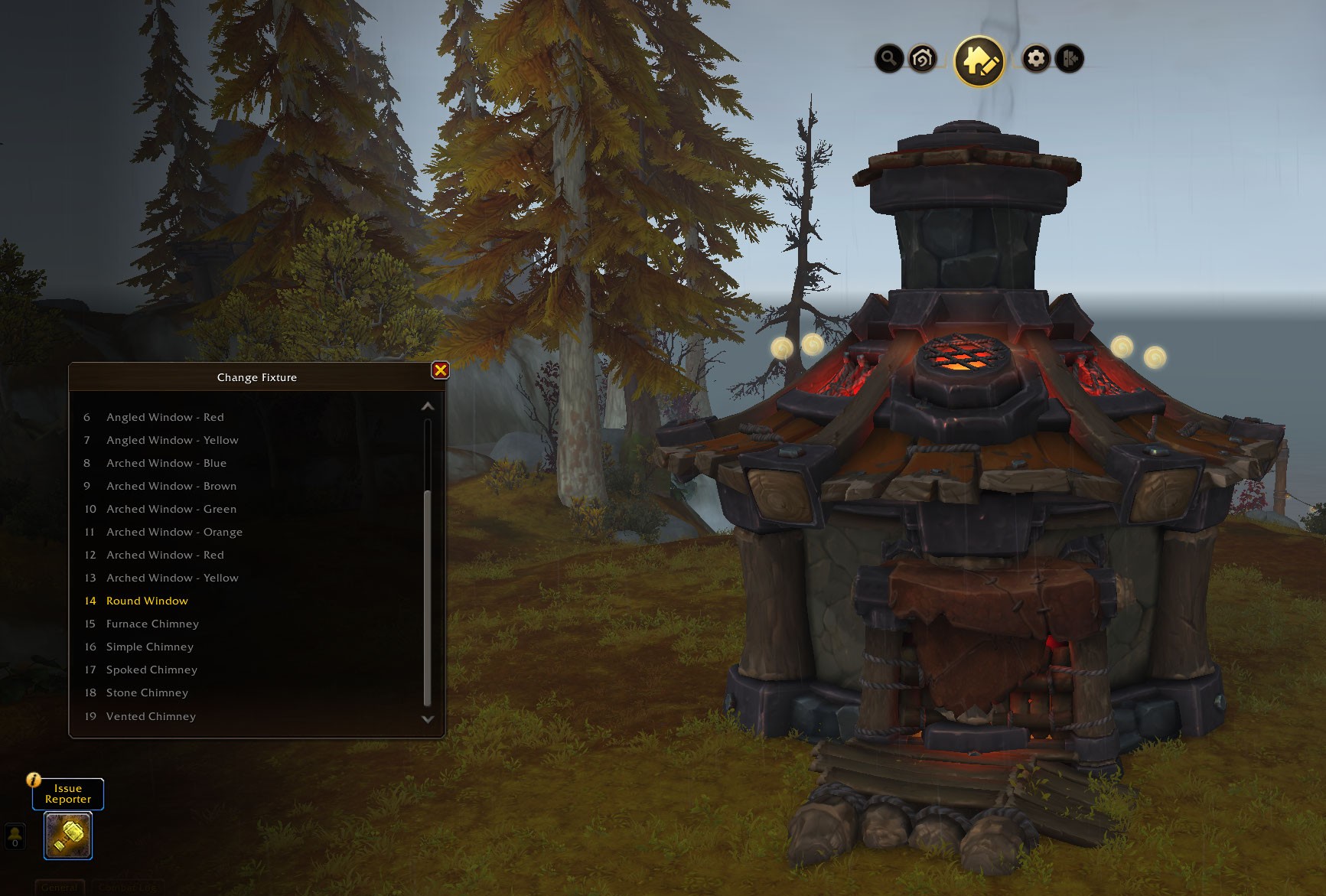Image resolution: width=1326 pixels, height=896 pixels.
Task: Open the gear settings button
Action: pyautogui.click(x=1036, y=58)
